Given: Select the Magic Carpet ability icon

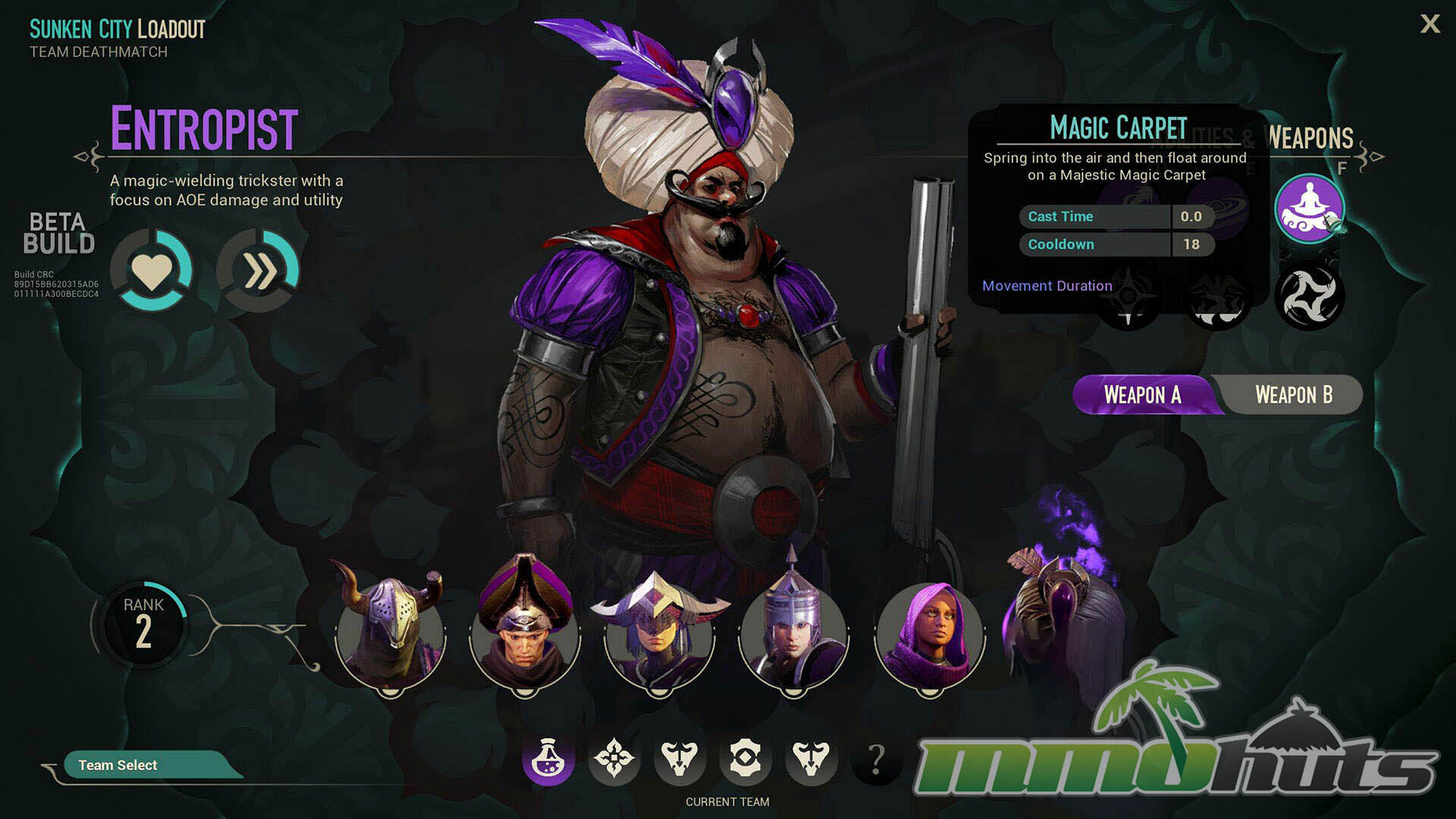Looking at the screenshot, I should tap(1309, 209).
